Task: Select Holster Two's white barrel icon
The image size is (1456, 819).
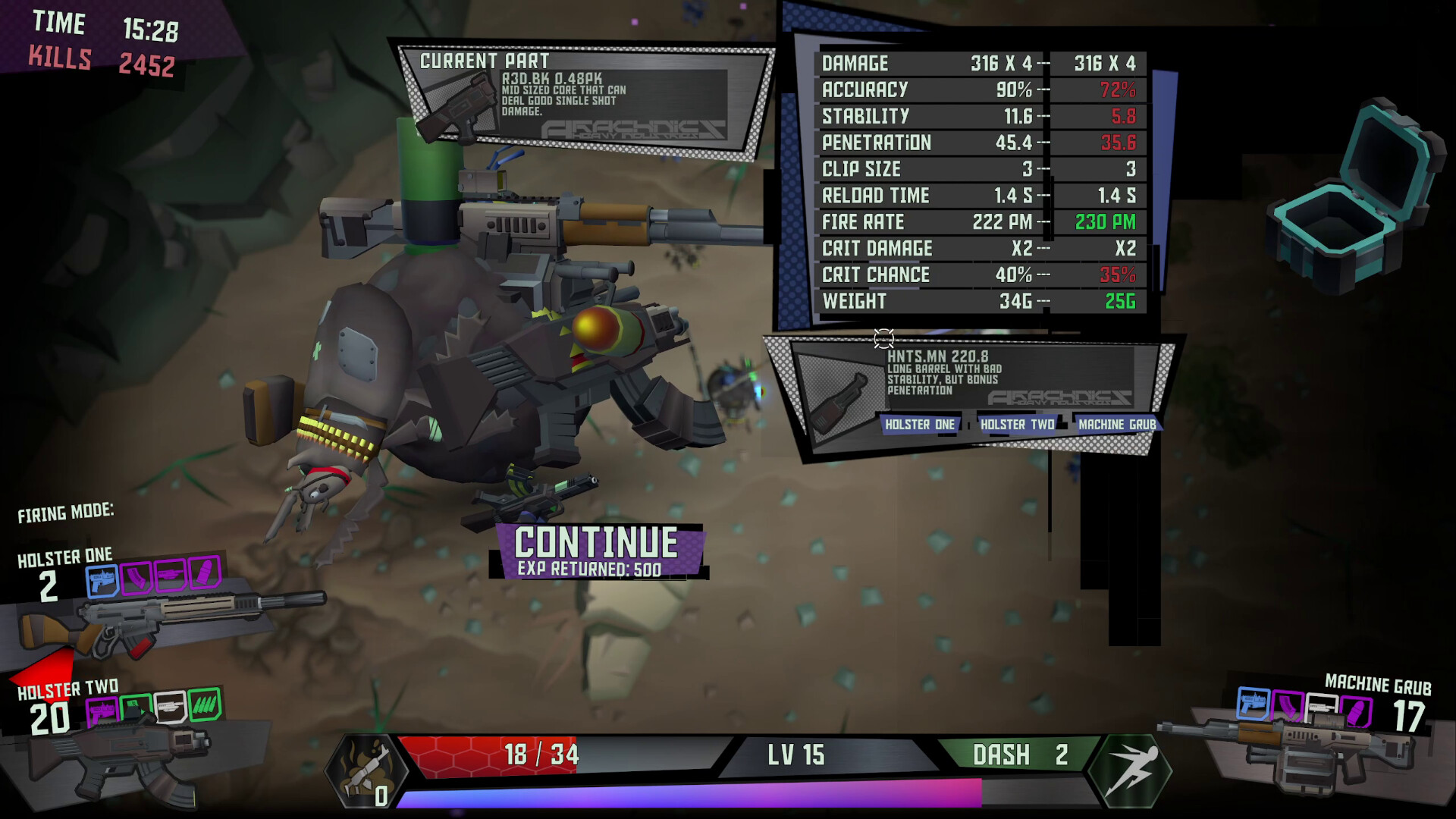Action: [170, 708]
